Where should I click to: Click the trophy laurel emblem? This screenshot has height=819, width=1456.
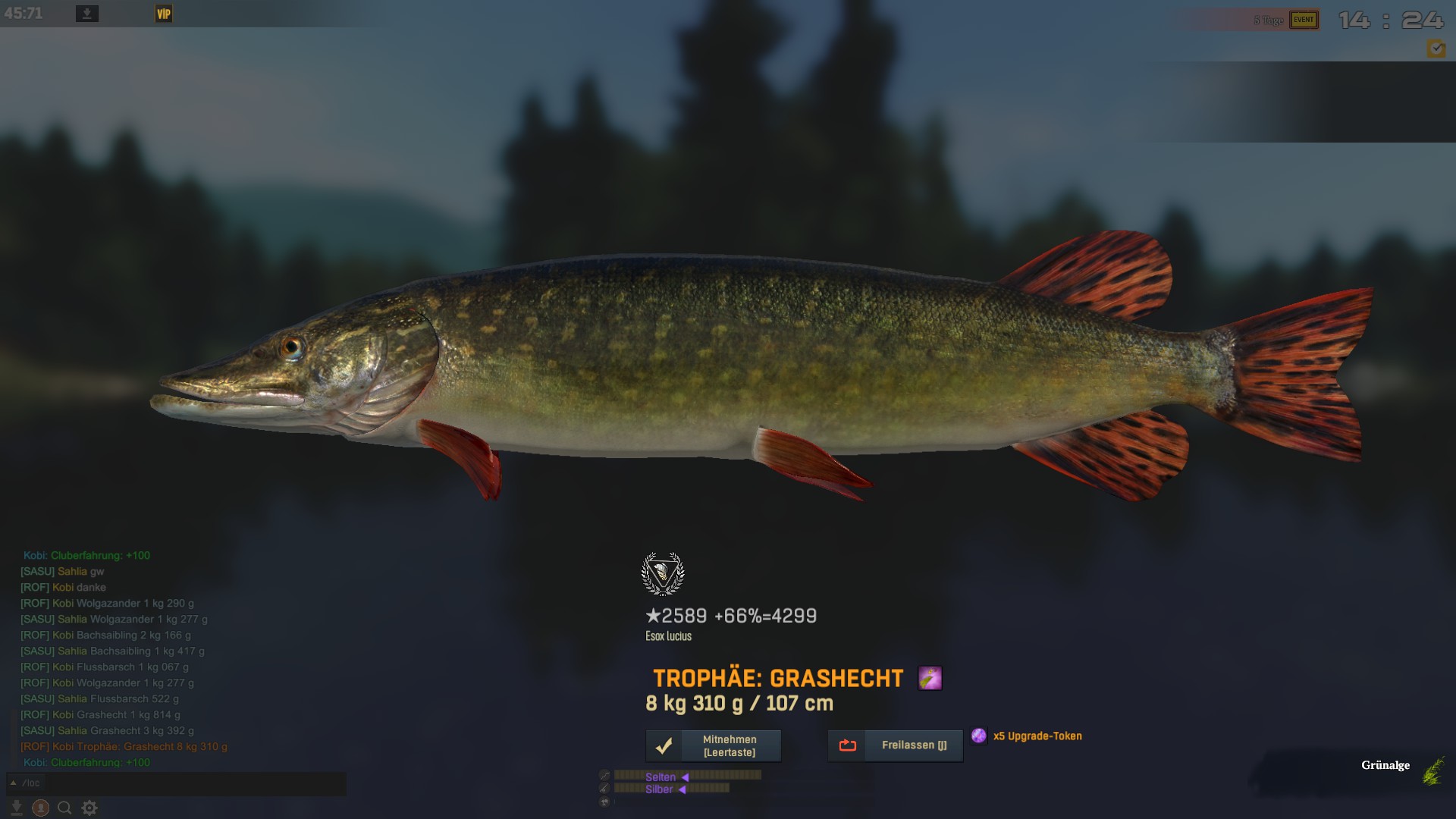coord(663,574)
